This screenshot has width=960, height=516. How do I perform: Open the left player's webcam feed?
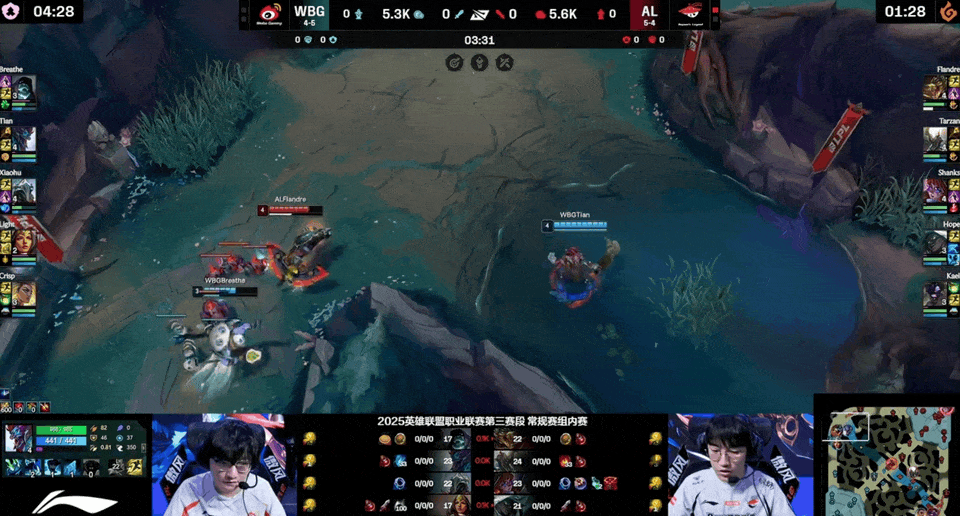[223, 465]
